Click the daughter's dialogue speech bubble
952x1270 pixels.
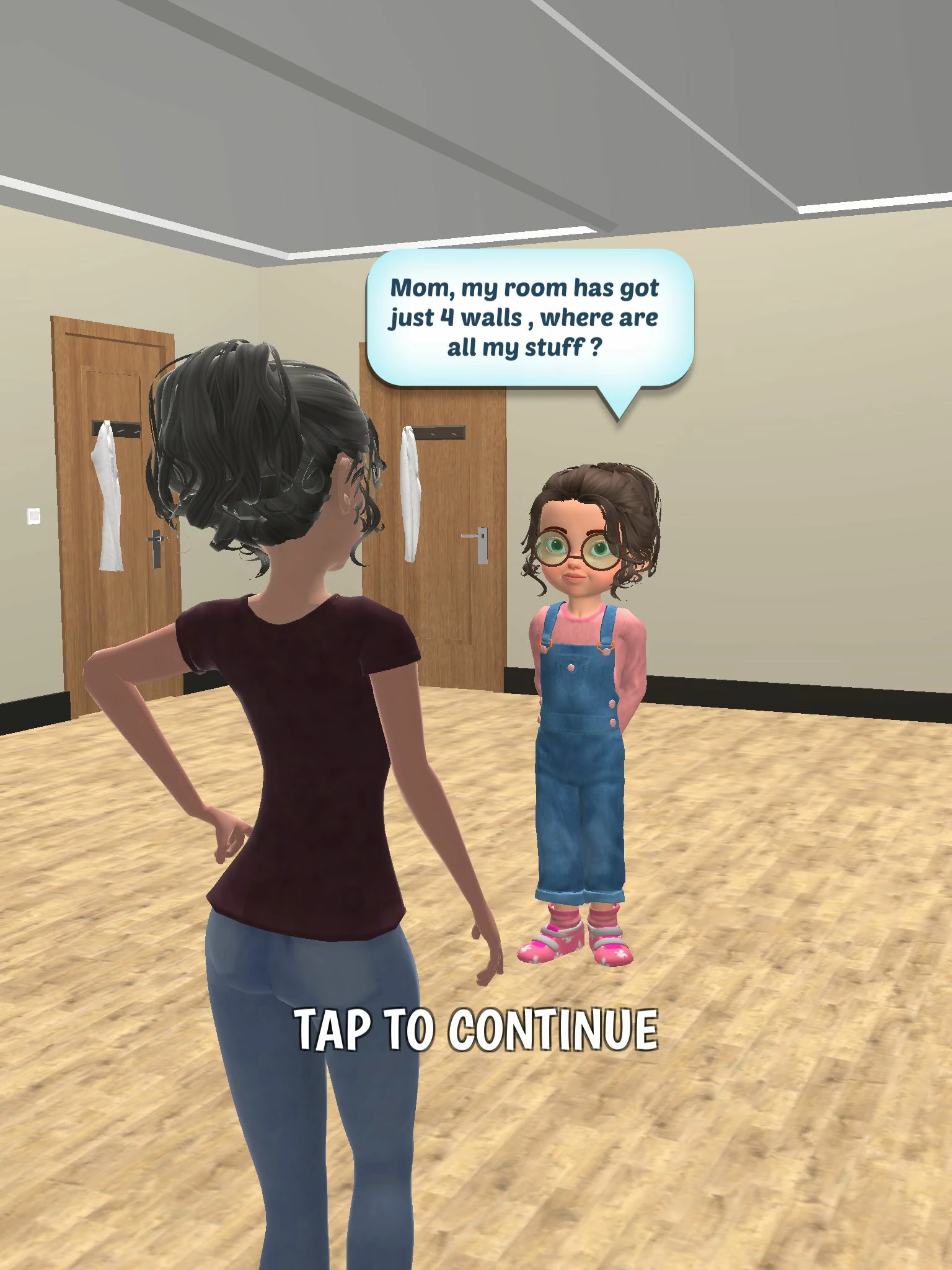point(530,317)
